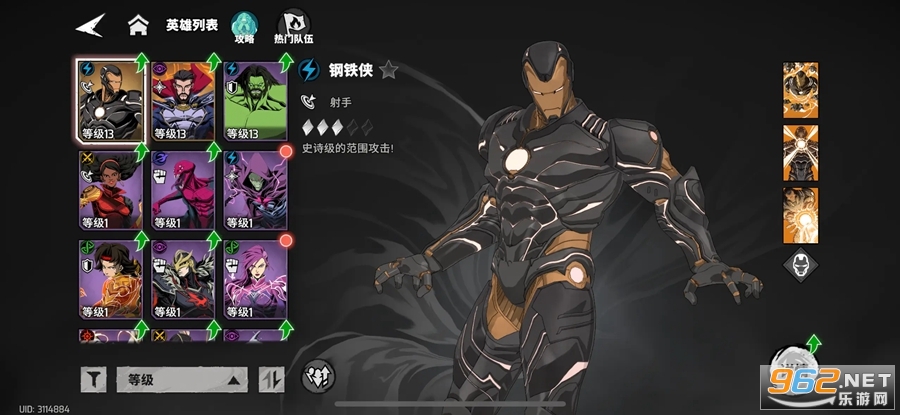This screenshot has height=415, width=900.
Task: Tap the Iron Man helmet diamond icon
Action: coord(800,265)
